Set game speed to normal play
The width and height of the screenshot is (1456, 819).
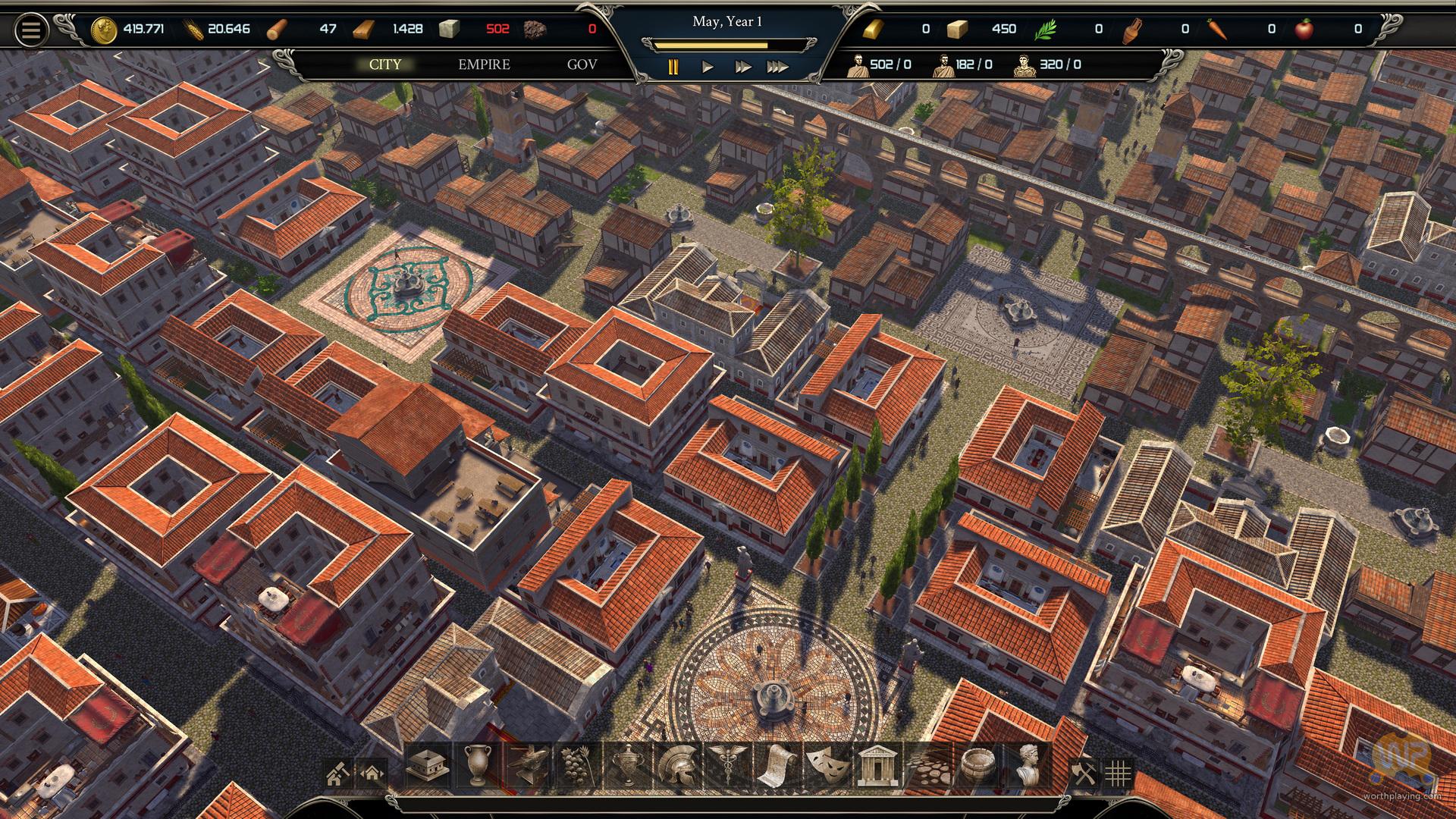tap(708, 67)
